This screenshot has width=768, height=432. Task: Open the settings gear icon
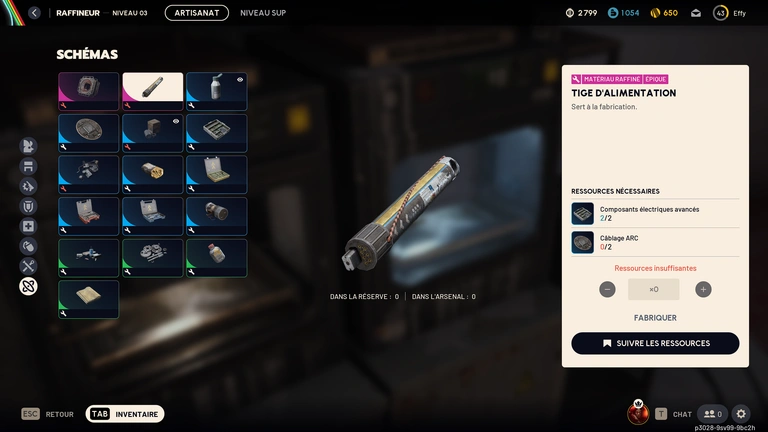741,413
